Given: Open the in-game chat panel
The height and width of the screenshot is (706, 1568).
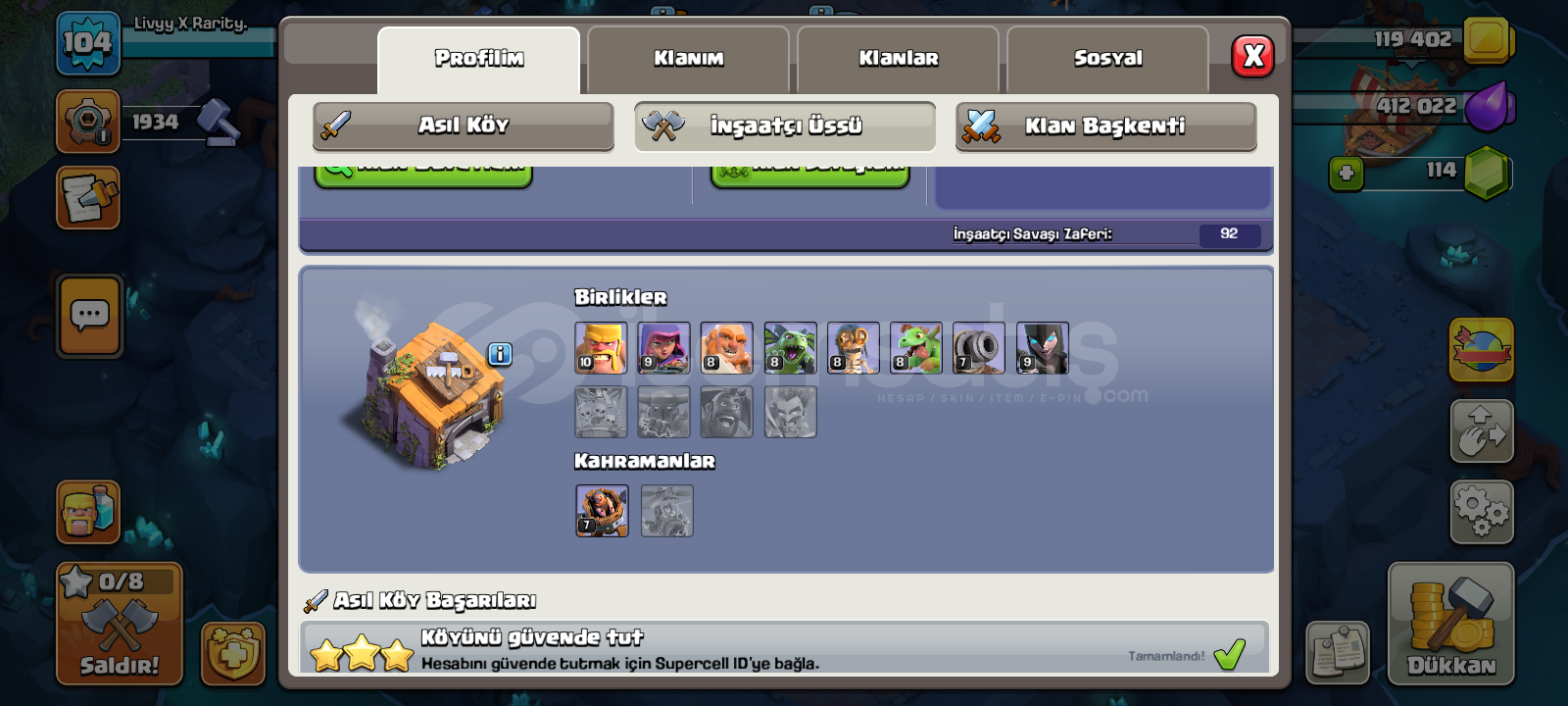Looking at the screenshot, I should 88,314.
